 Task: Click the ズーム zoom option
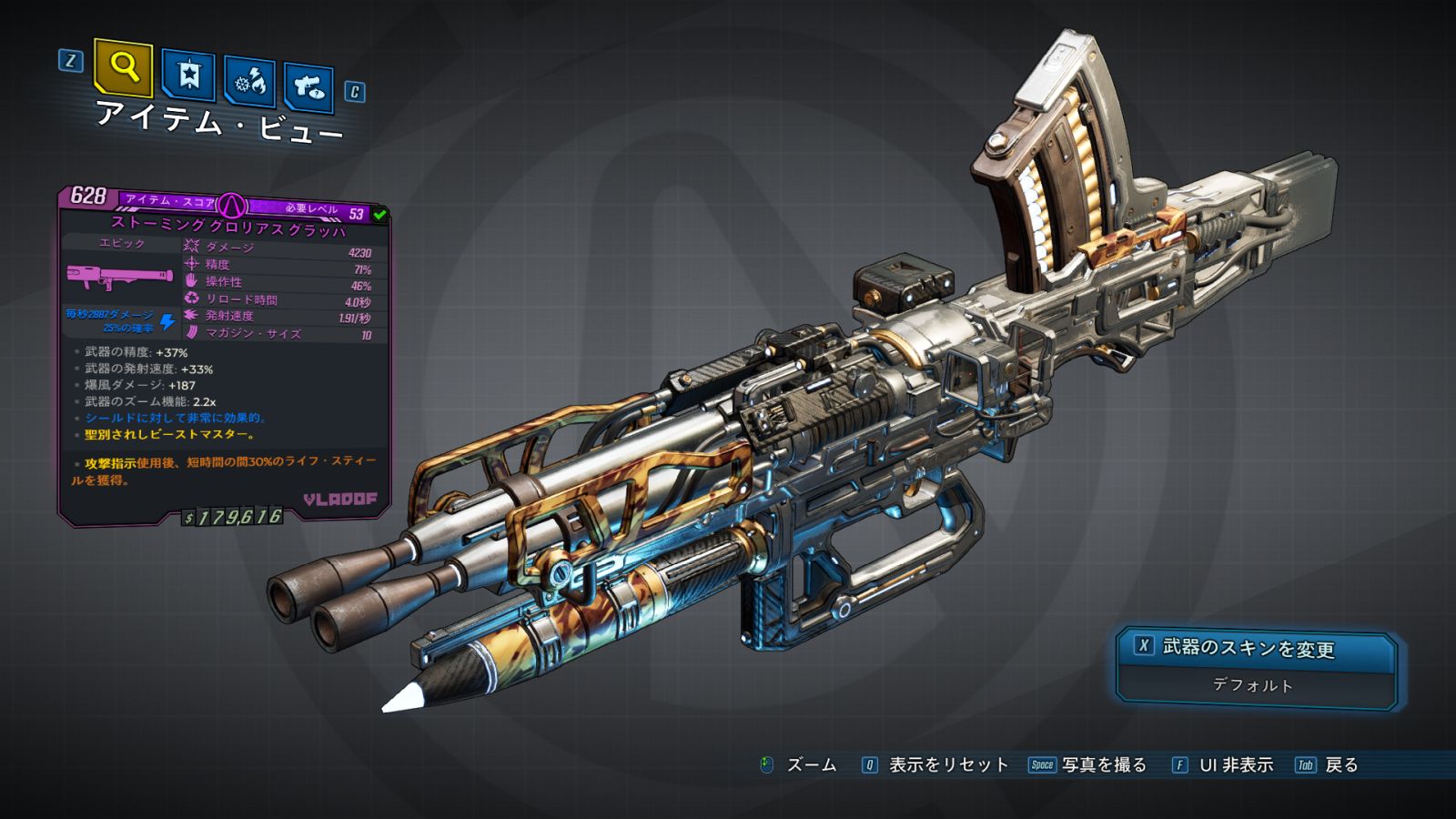(x=810, y=765)
